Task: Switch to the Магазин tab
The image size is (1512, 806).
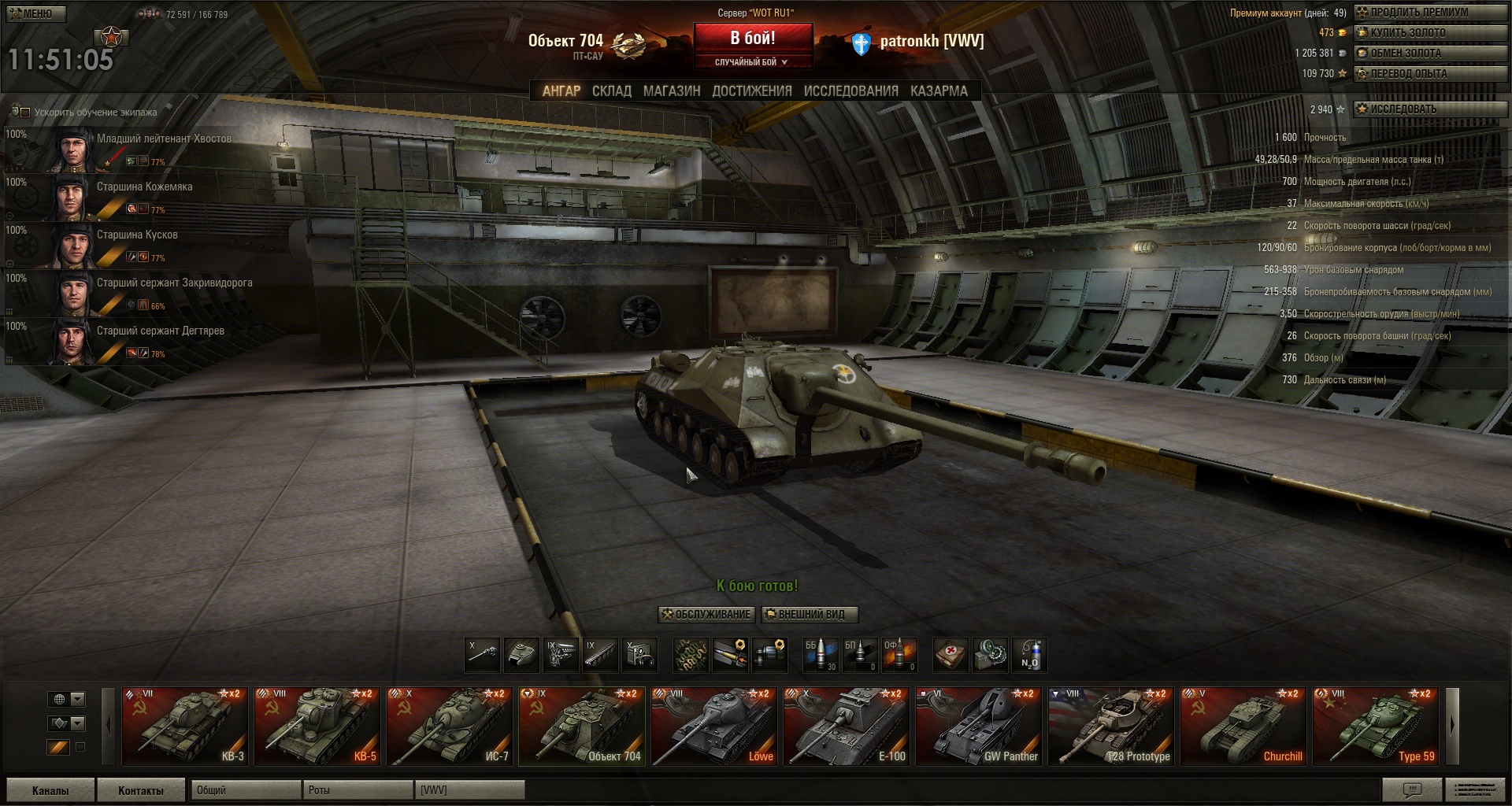Action: [x=671, y=91]
